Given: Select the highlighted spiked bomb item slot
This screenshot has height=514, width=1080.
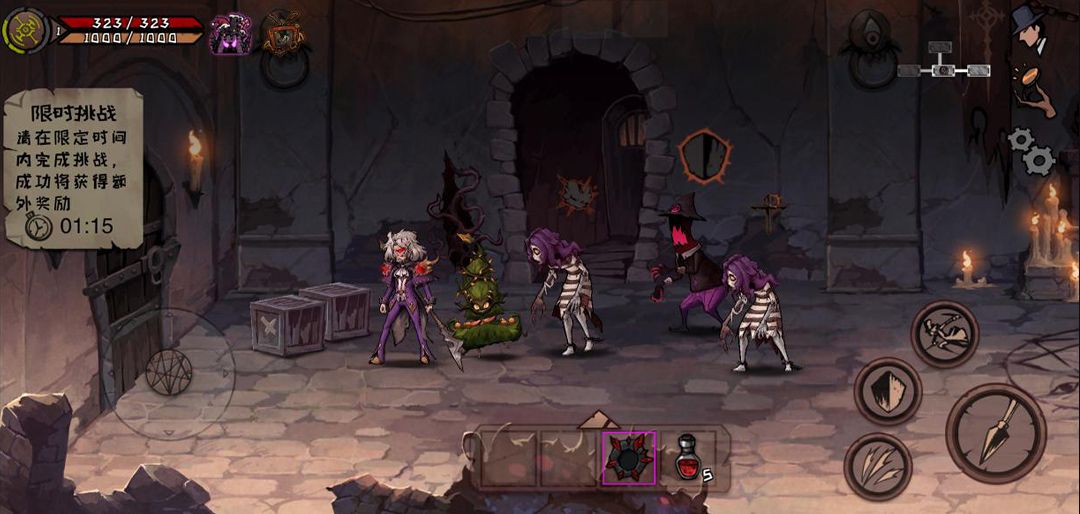Looking at the screenshot, I should [x=629, y=458].
